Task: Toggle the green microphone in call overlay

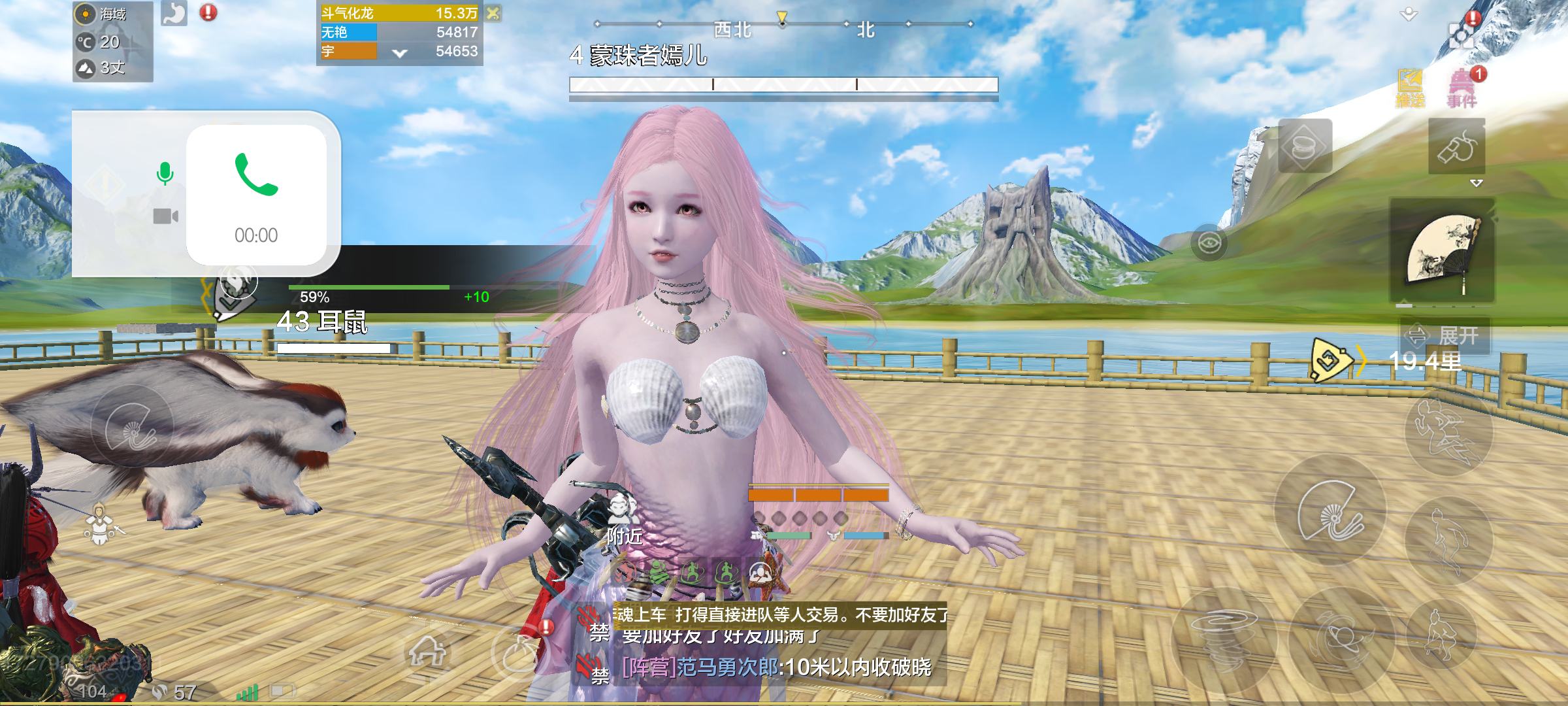Action: coord(165,174)
